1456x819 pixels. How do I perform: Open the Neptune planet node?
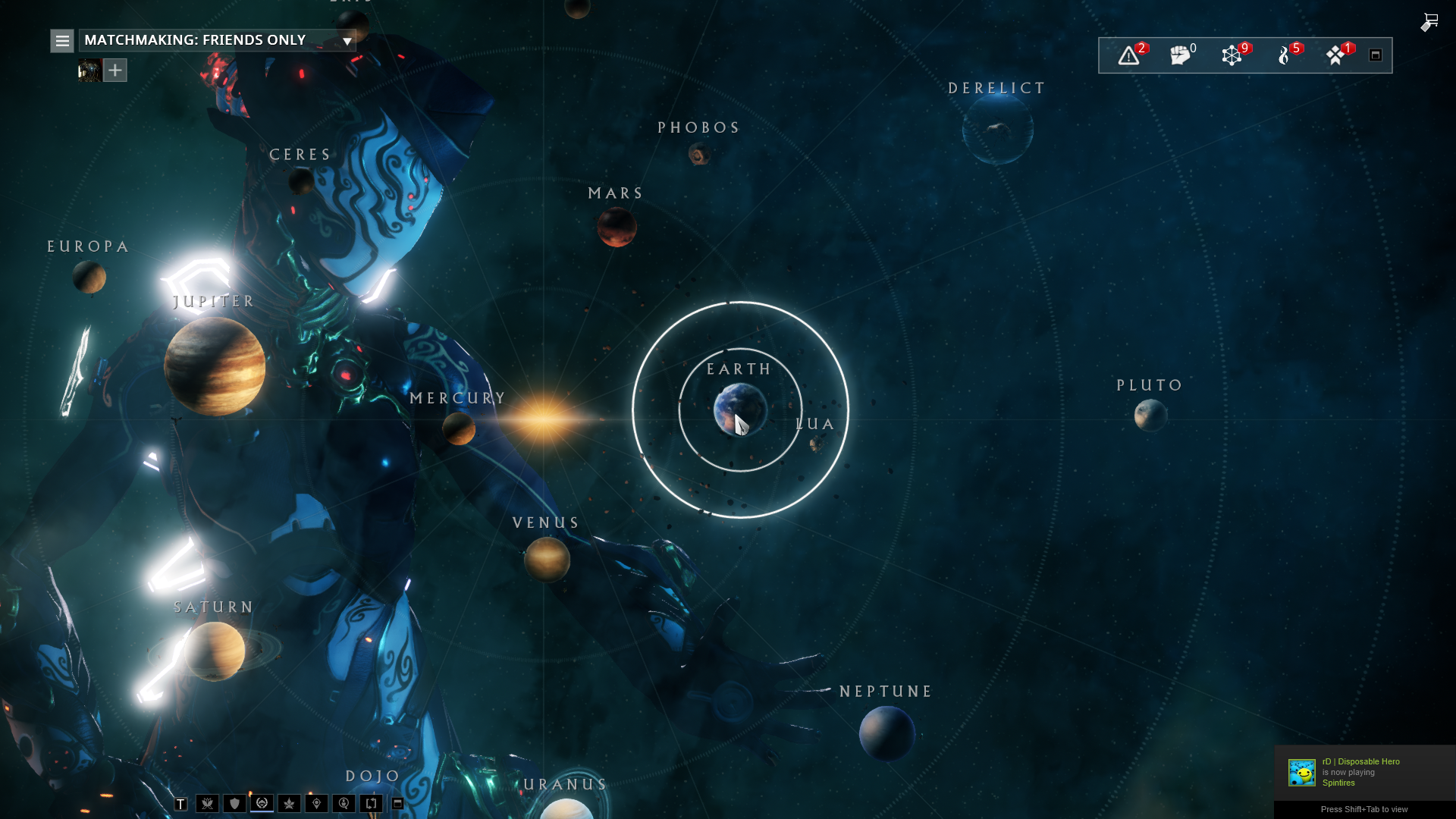click(x=886, y=733)
